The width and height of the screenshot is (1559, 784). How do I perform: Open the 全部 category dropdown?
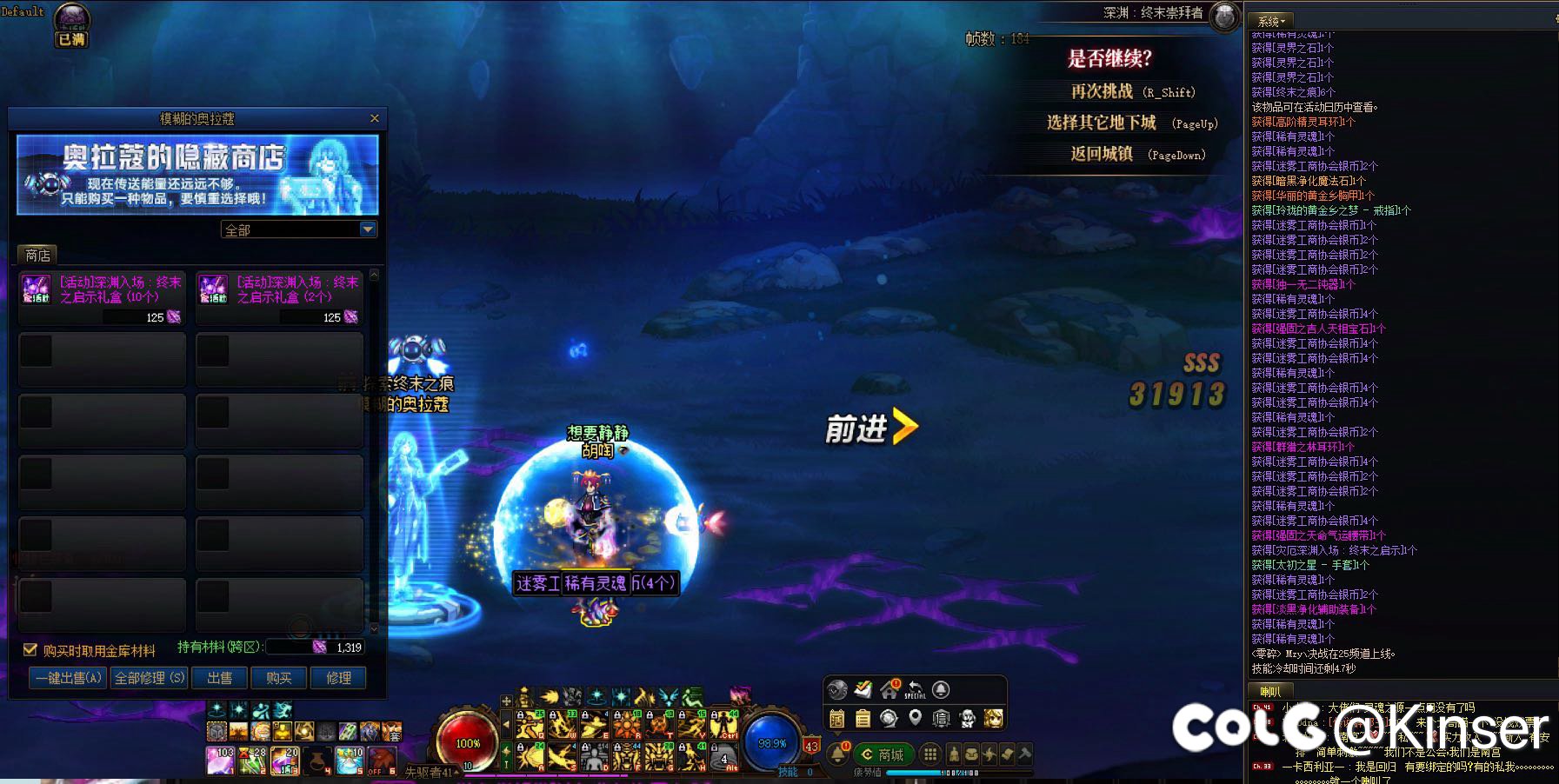click(x=368, y=229)
